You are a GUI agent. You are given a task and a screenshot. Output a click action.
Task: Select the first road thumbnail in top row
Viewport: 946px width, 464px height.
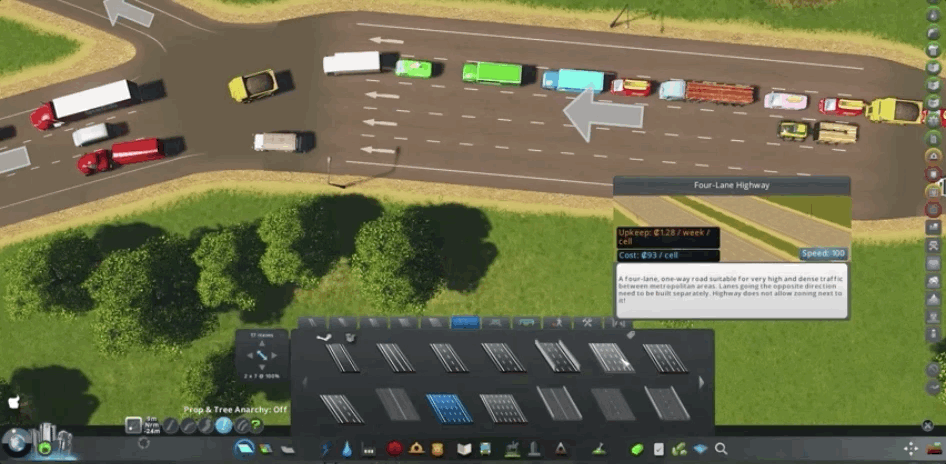coord(342,357)
